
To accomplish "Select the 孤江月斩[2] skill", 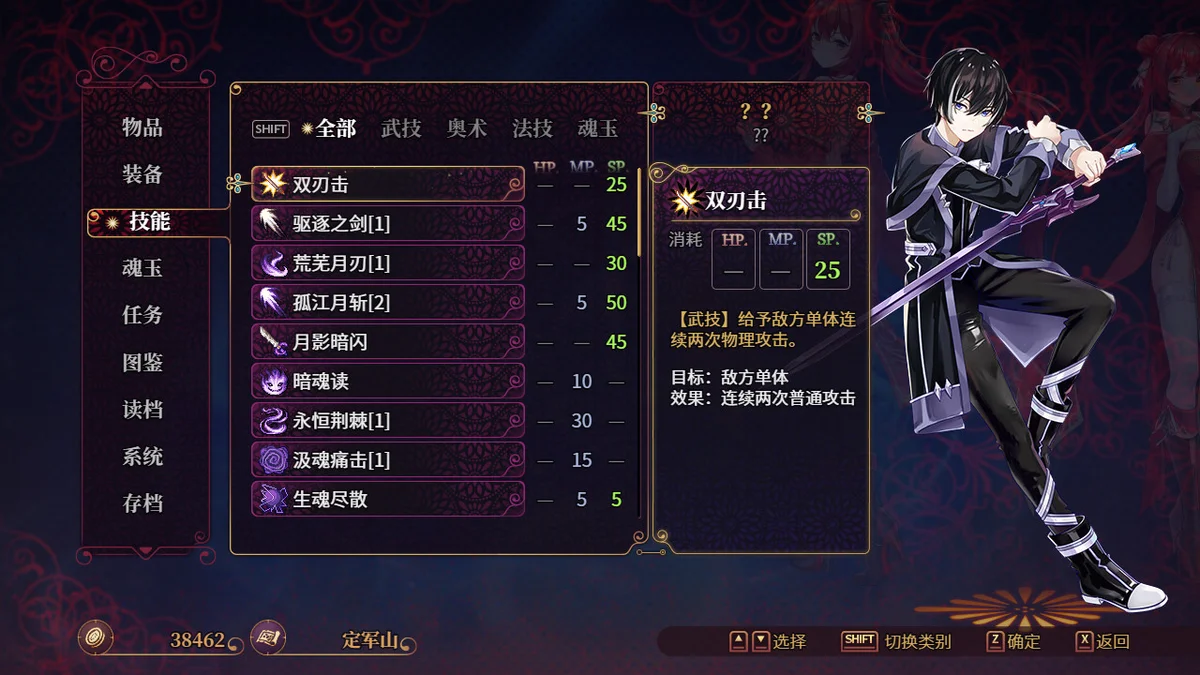I will click(x=388, y=303).
